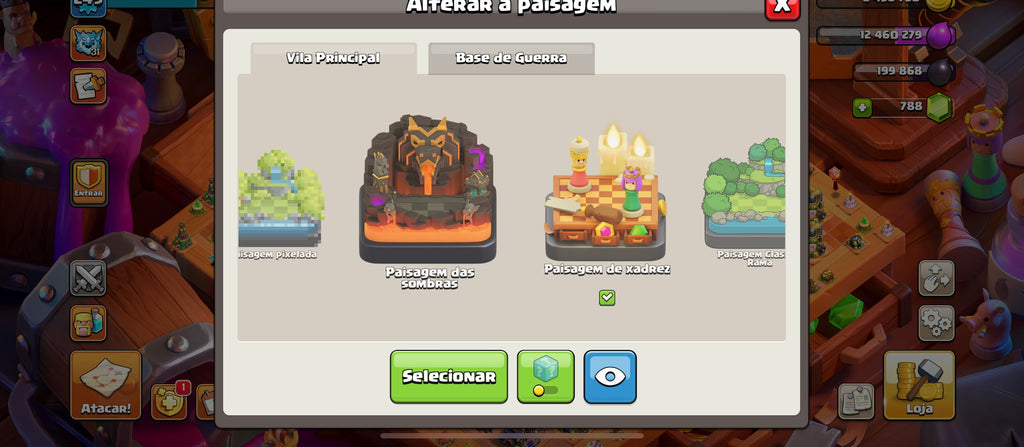1024x447 pixels.
Task: Click the magnet icon above settings
Action: coord(936,278)
